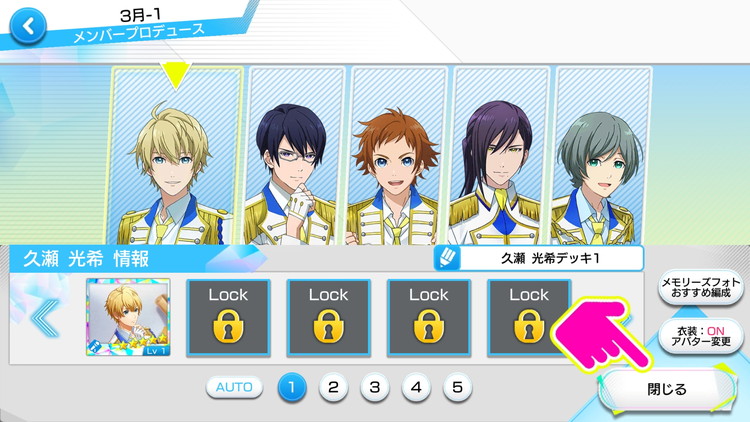Viewport: 750px width, 422px height.
Task: Switch to deck number 4
Action: [415, 387]
